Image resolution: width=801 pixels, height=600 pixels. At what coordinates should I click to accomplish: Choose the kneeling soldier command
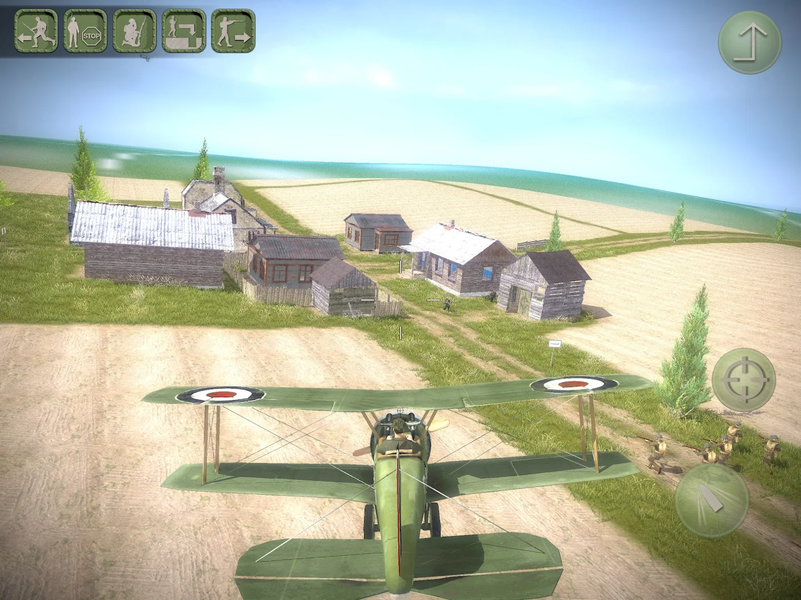tap(134, 31)
